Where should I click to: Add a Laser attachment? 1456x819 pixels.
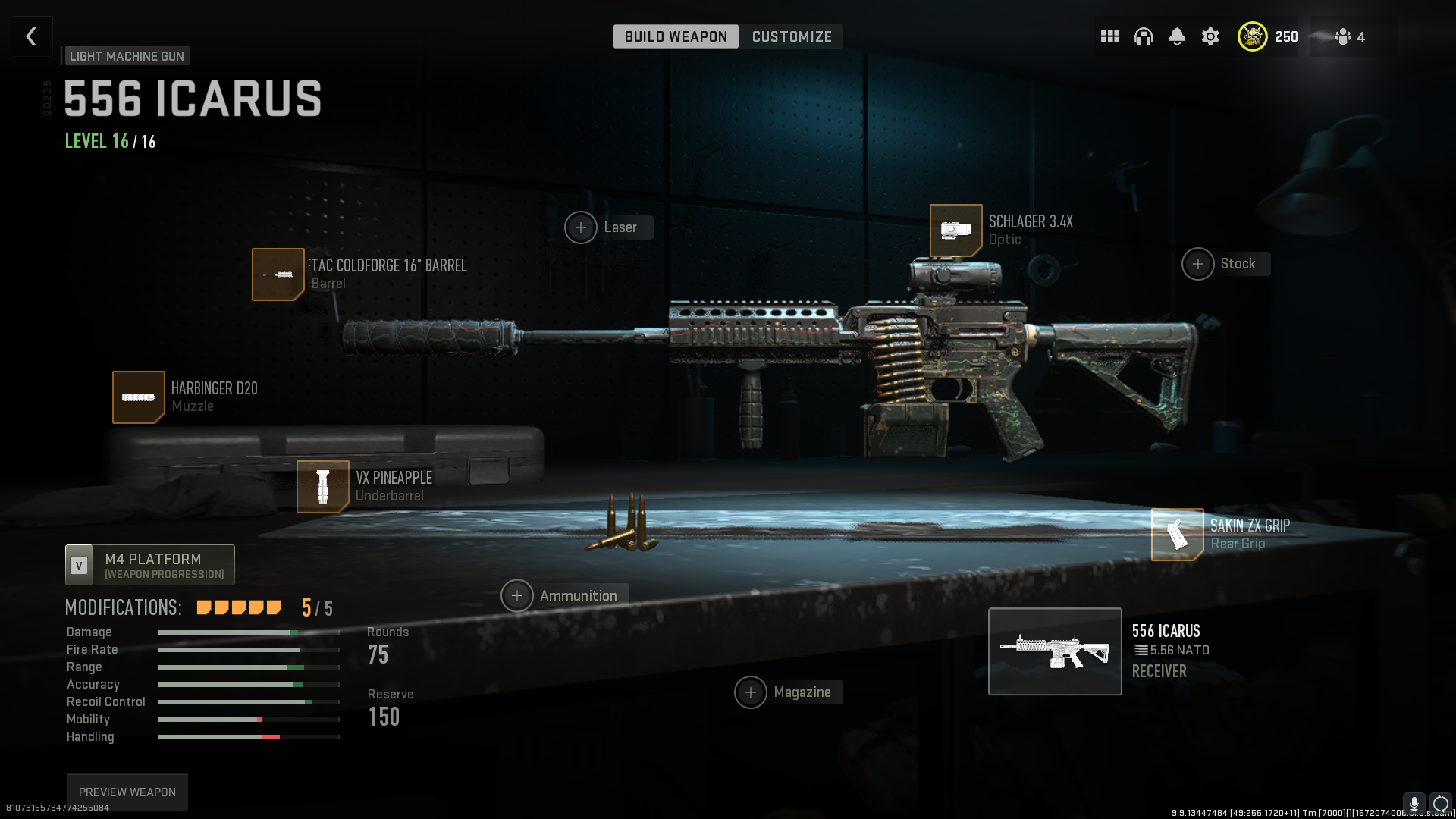pyautogui.click(x=581, y=227)
